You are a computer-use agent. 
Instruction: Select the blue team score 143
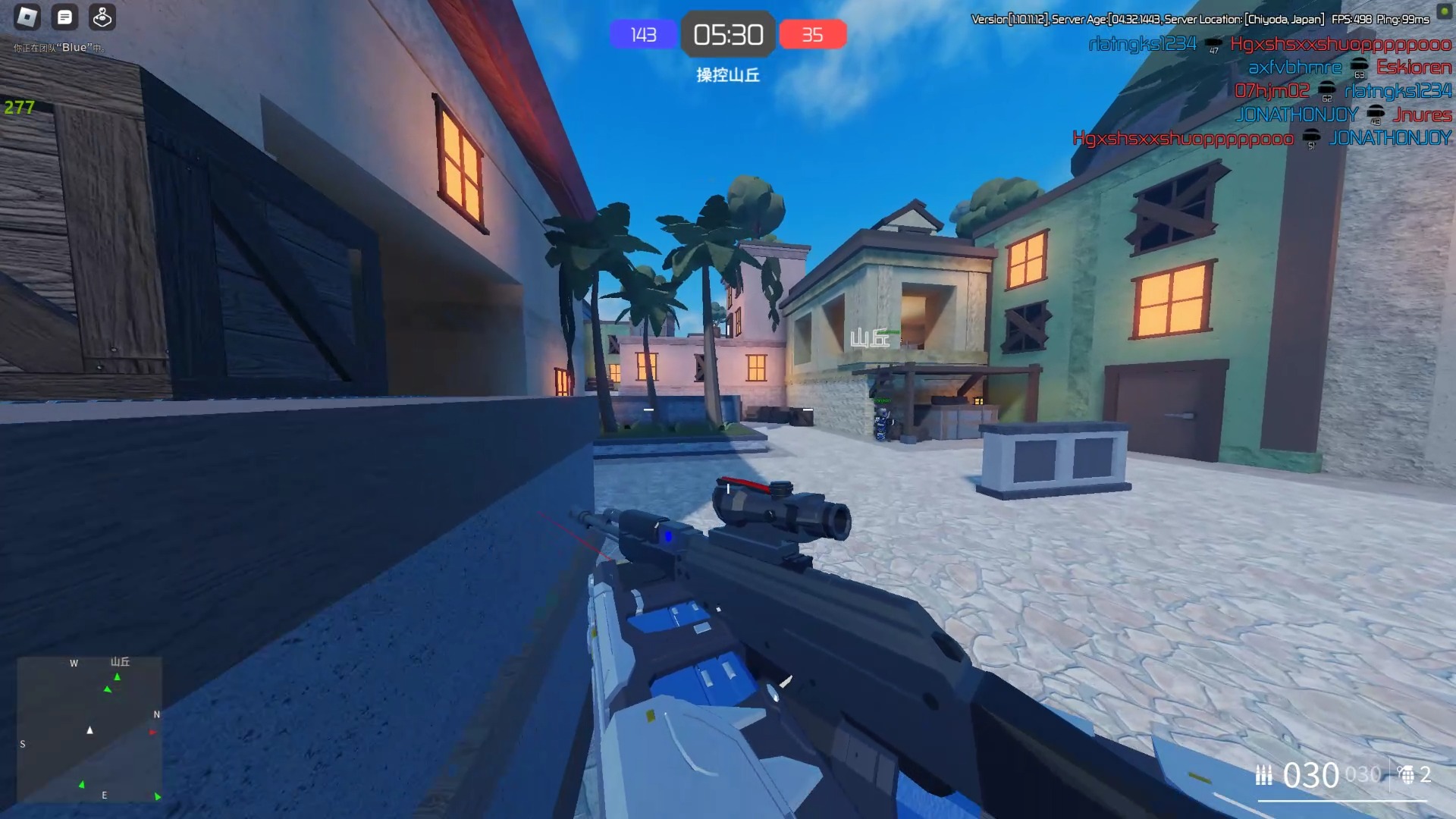tap(643, 34)
